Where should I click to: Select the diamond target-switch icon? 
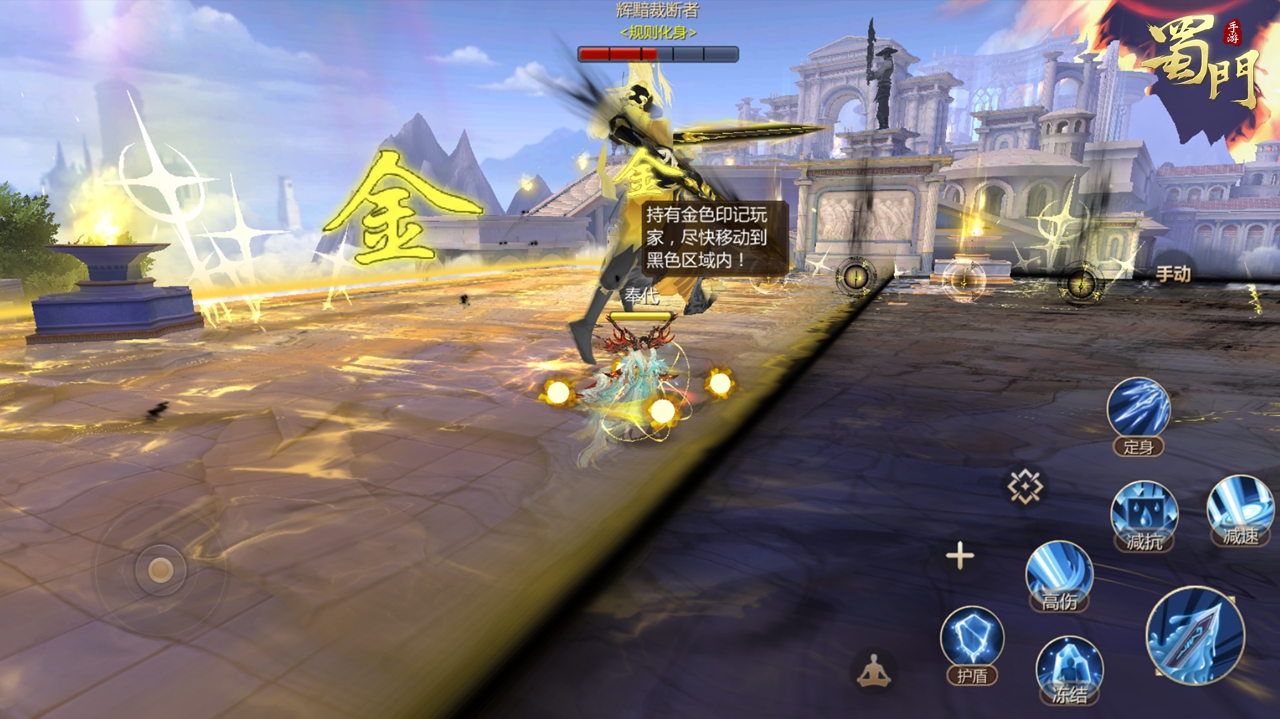click(1025, 487)
